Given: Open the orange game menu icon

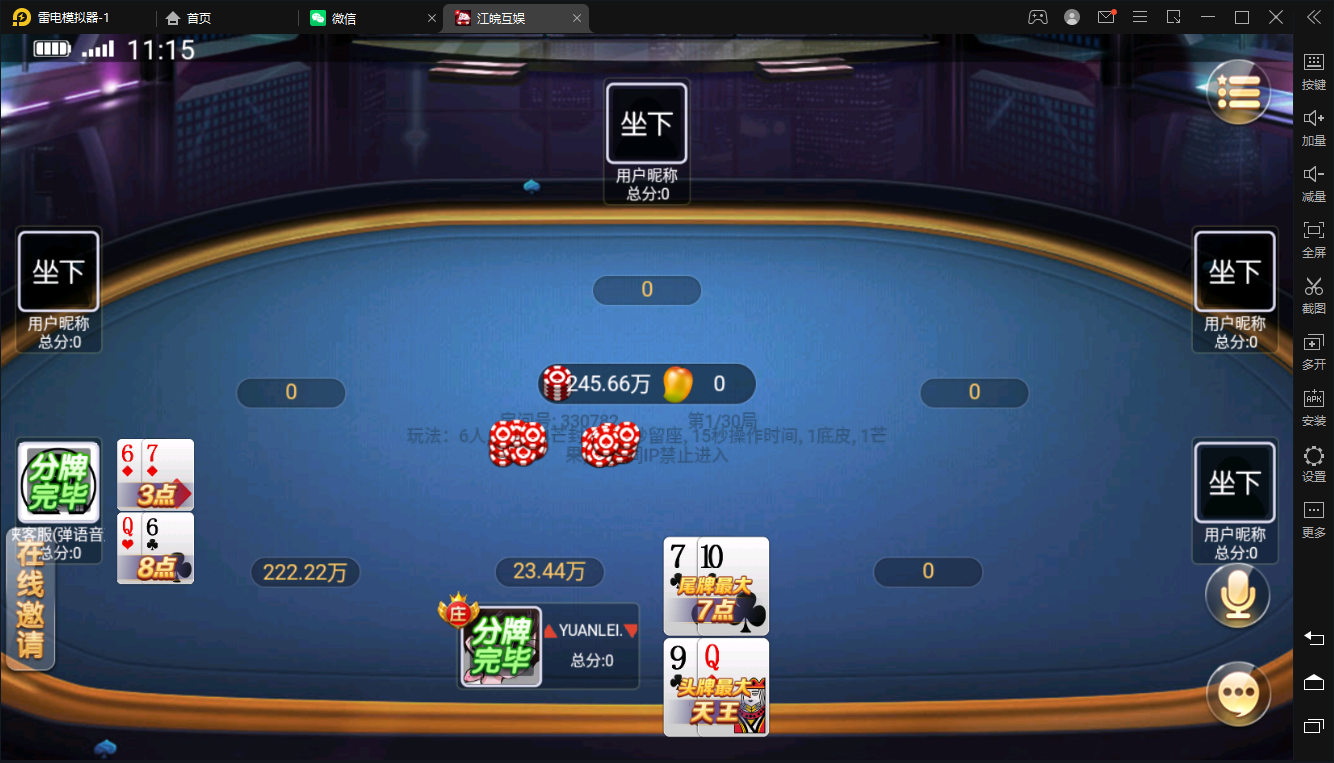Looking at the screenshot, I should [1238, 91].
